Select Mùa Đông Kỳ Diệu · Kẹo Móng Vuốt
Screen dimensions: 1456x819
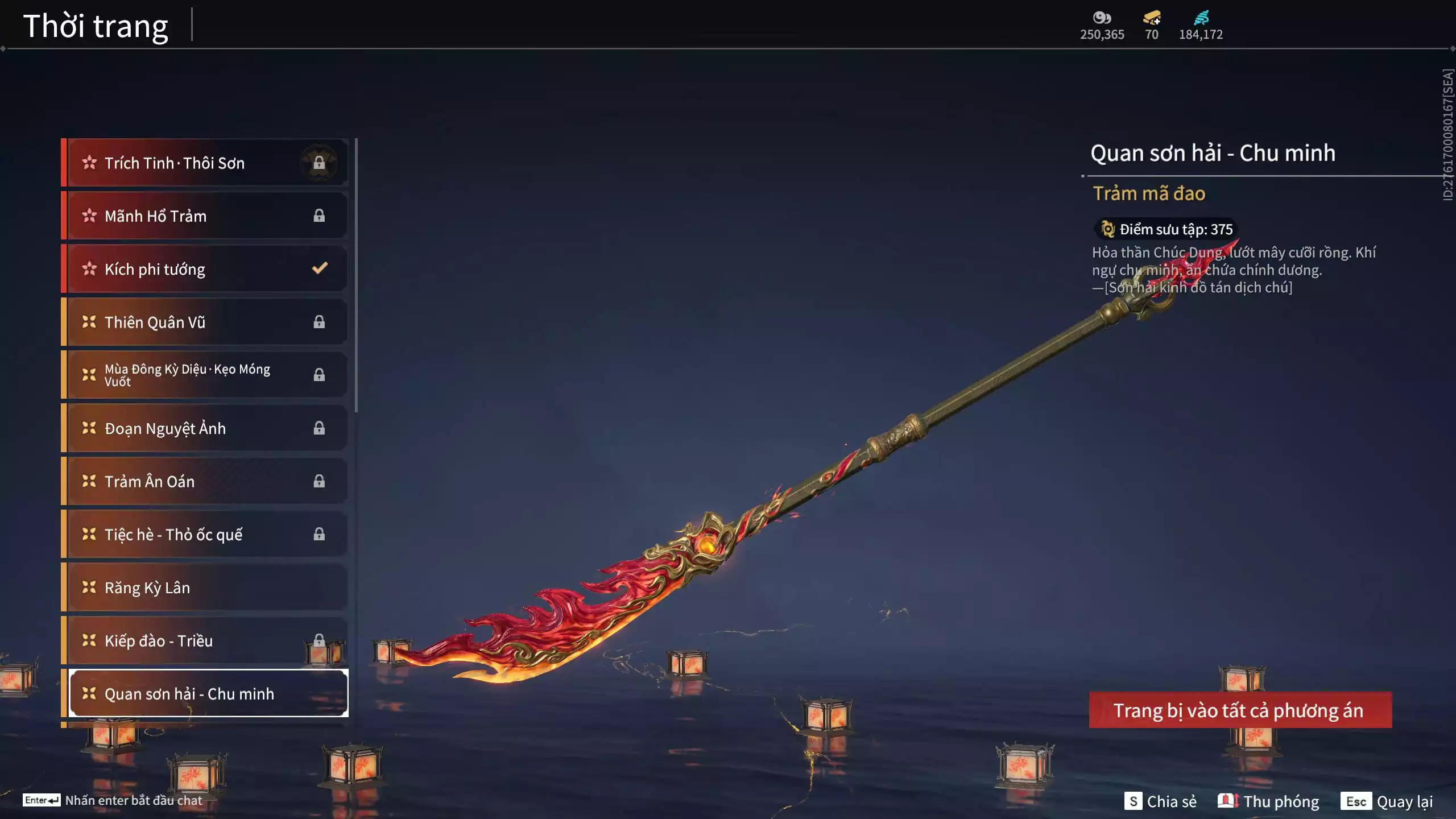(x=205, y=375)
